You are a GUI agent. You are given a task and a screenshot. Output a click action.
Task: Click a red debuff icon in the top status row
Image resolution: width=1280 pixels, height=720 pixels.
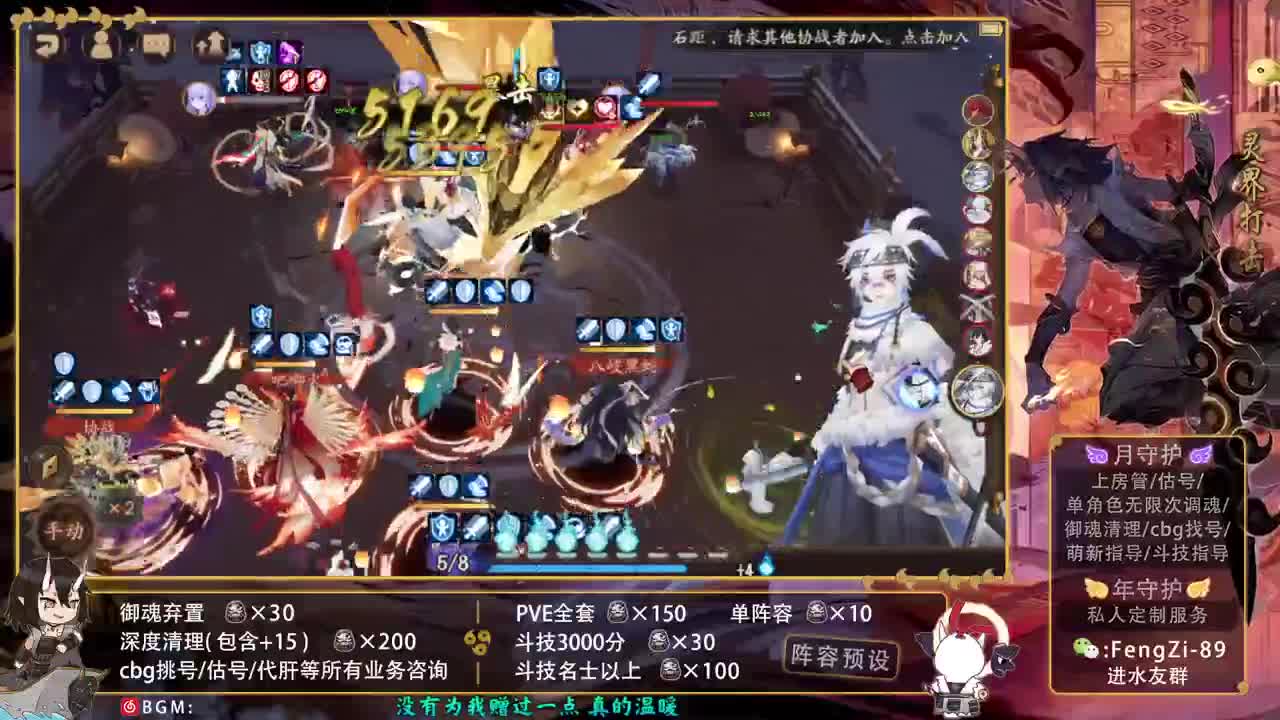pyautogui.click(x=291, y=81)
